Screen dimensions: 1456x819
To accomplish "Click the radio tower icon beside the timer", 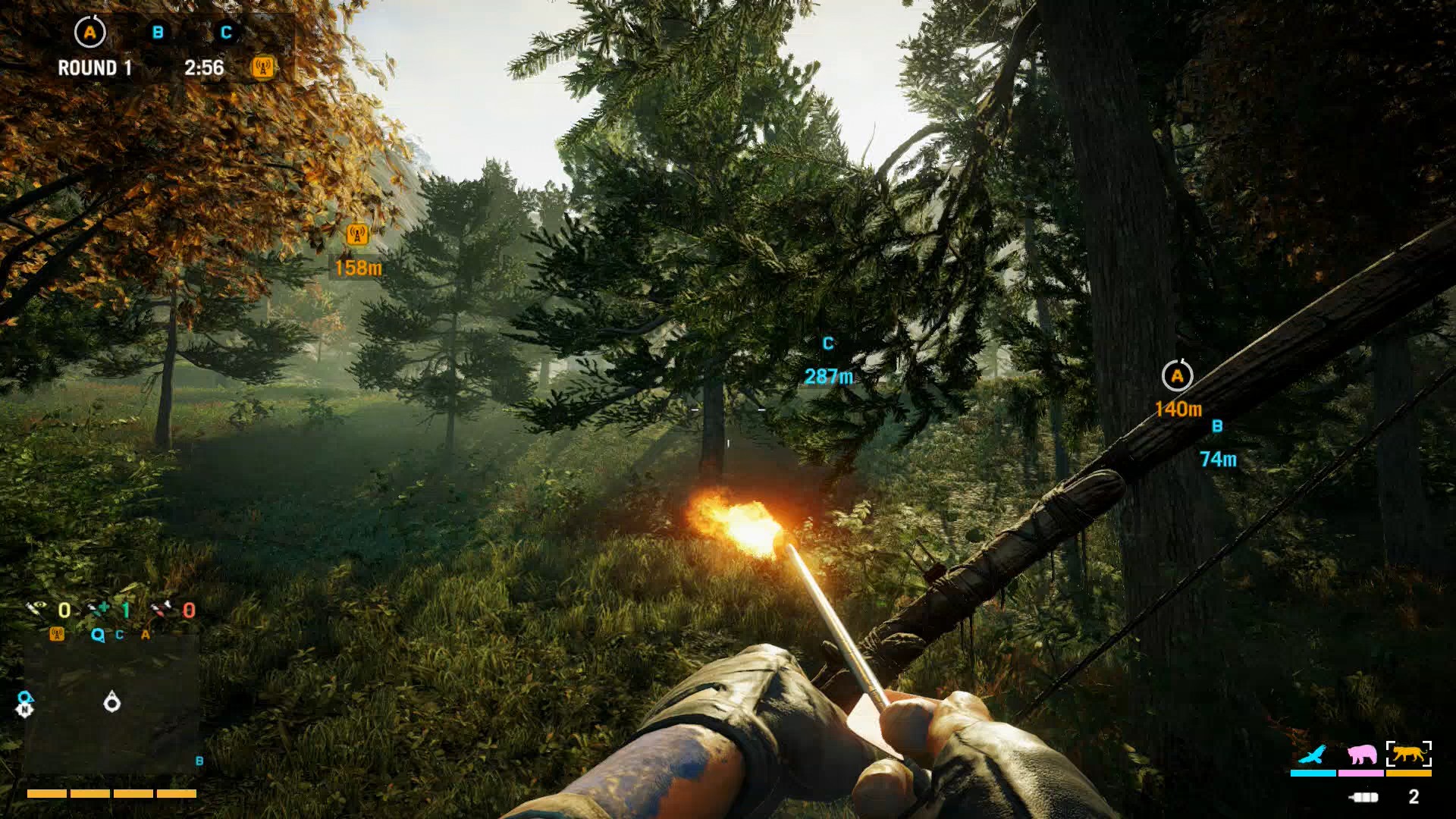I will [262, 68].
